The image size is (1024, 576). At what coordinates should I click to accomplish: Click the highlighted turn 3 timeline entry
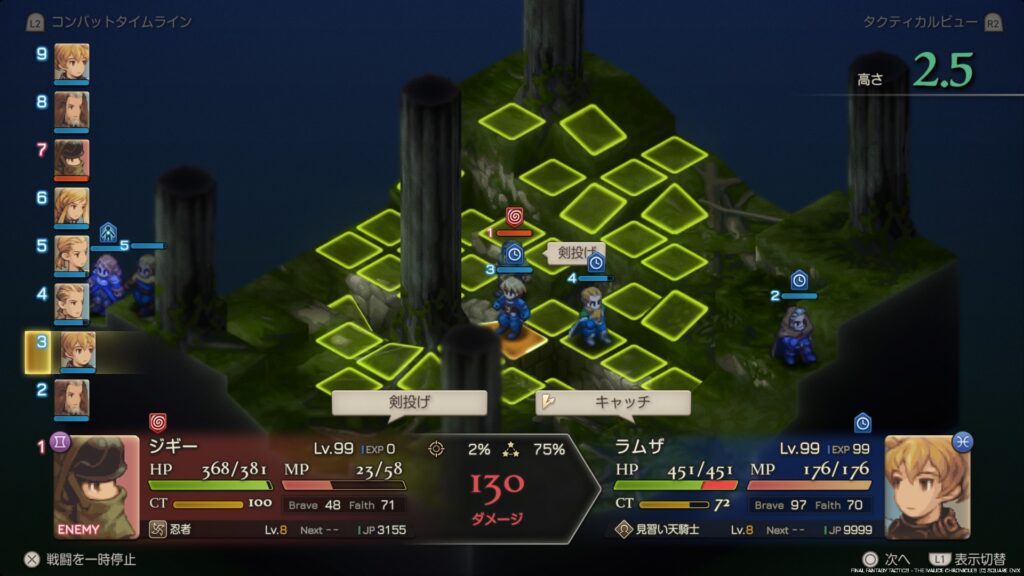coord(77,350)
